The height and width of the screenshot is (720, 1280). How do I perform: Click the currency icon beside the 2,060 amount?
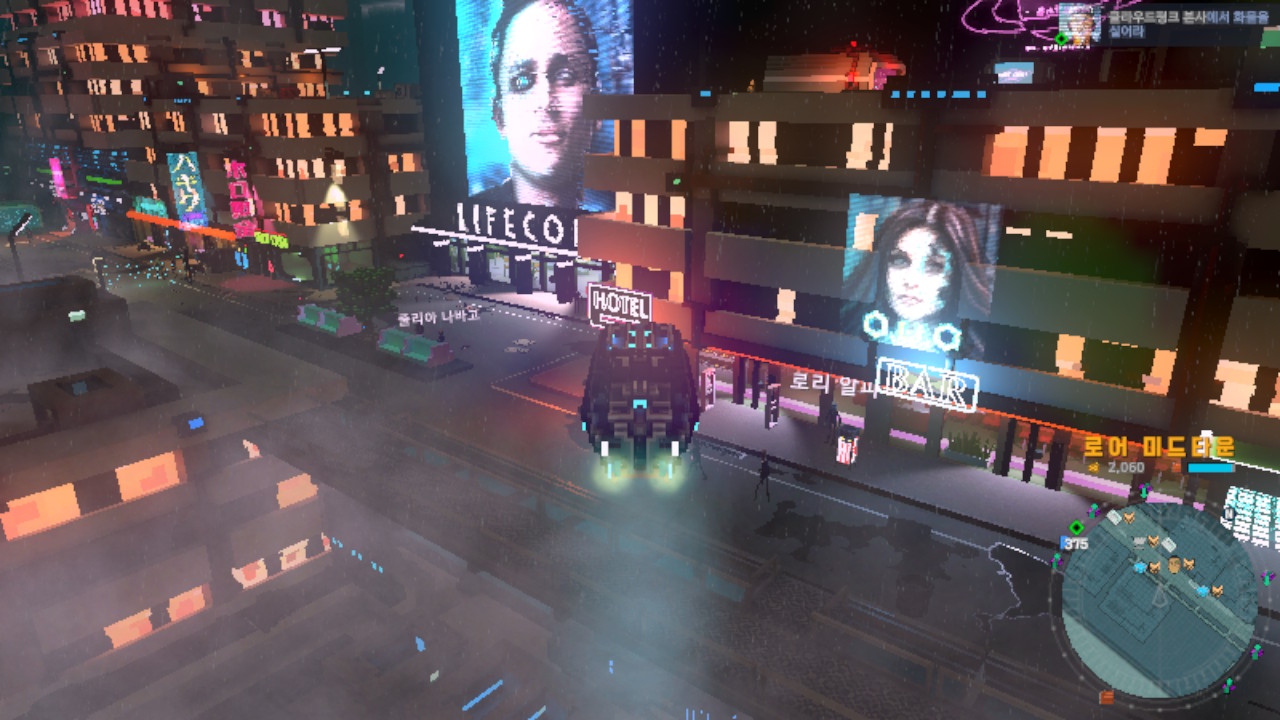(x=1093, y=467)
